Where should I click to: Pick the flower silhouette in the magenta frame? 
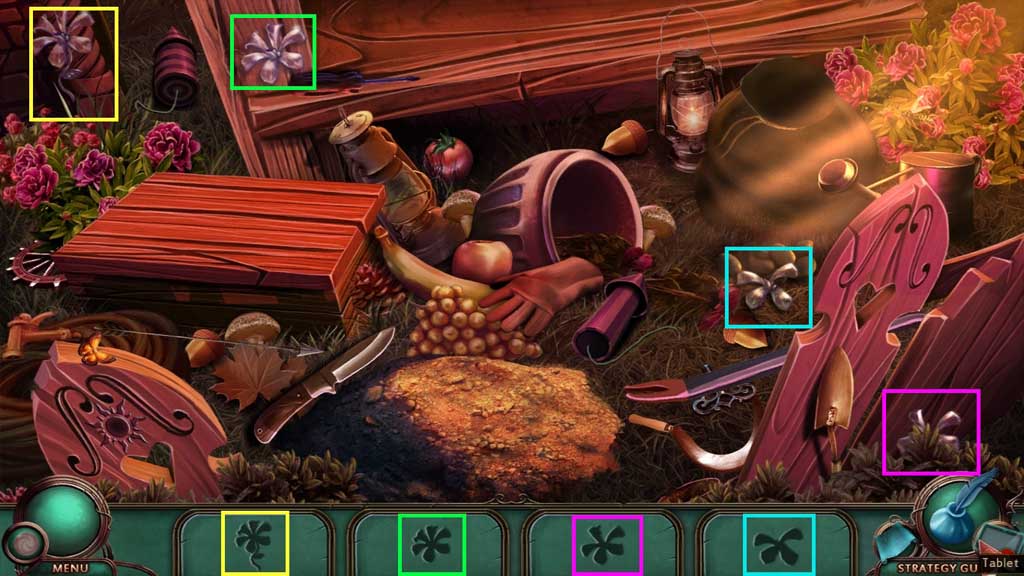tap(607, 545)
